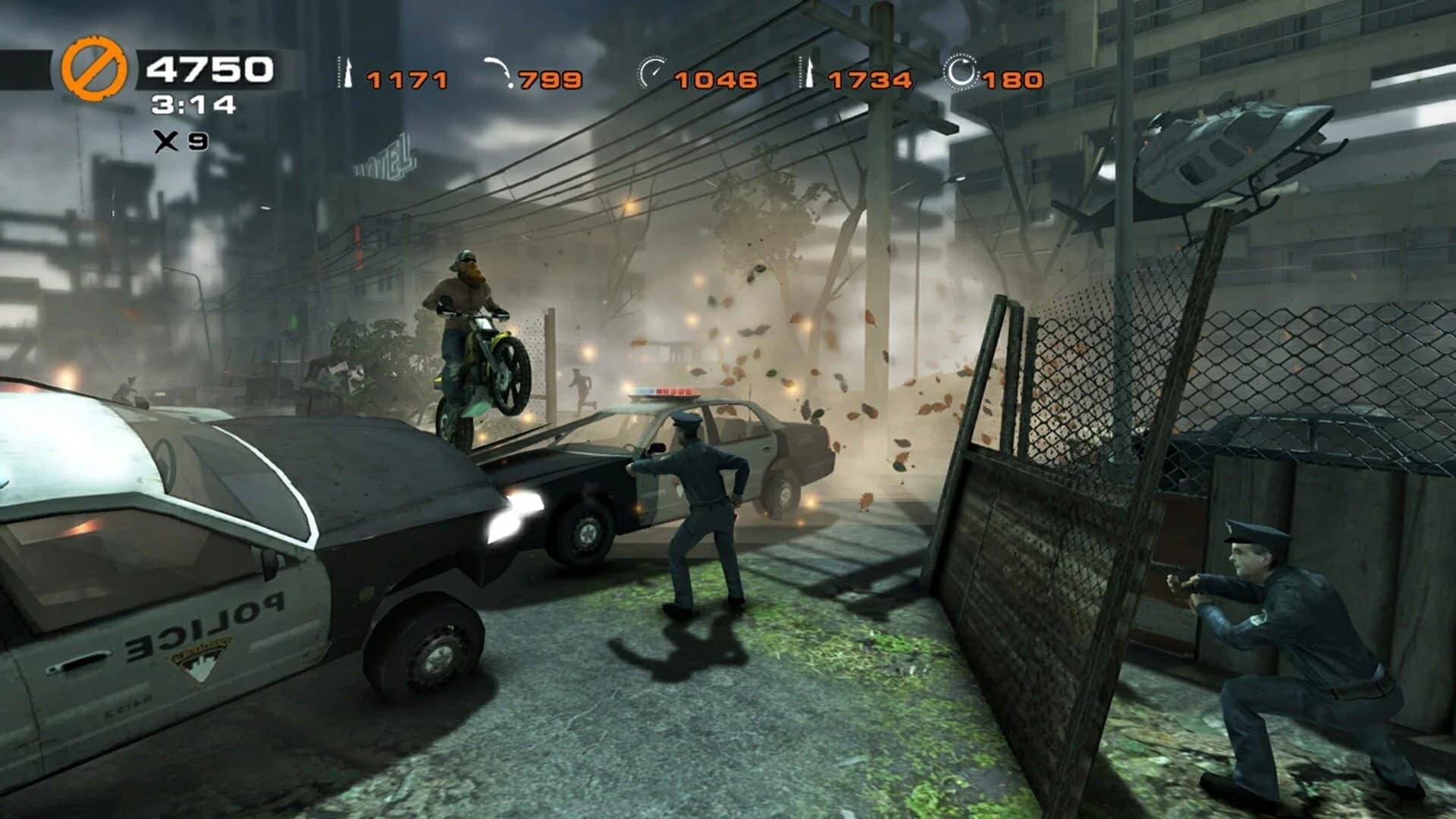Toggle the rotation stat readout 180
The image size is (1456, 819).
1012,77
